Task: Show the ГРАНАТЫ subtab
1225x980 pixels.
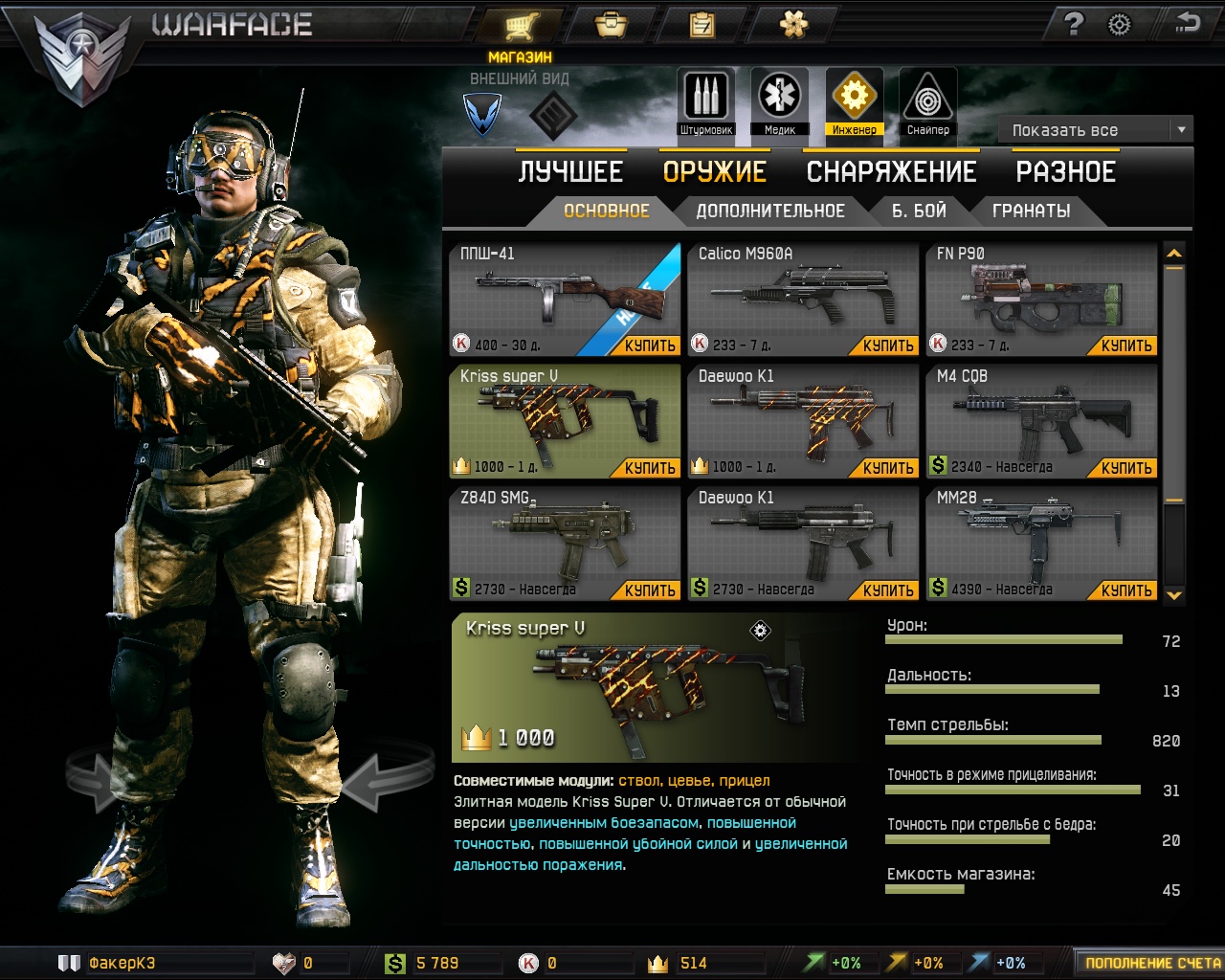Action: 1031,212
